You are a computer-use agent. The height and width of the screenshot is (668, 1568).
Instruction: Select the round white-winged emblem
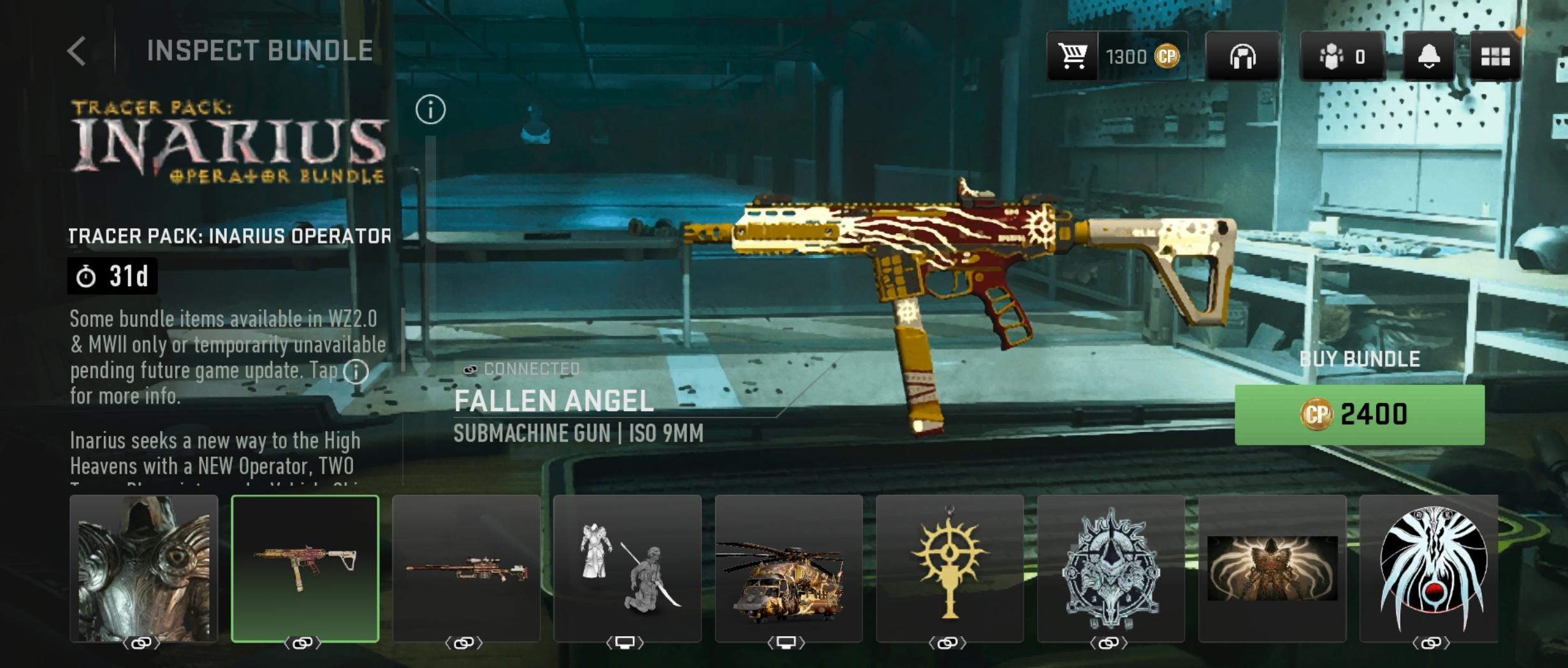pos(1430,569)
